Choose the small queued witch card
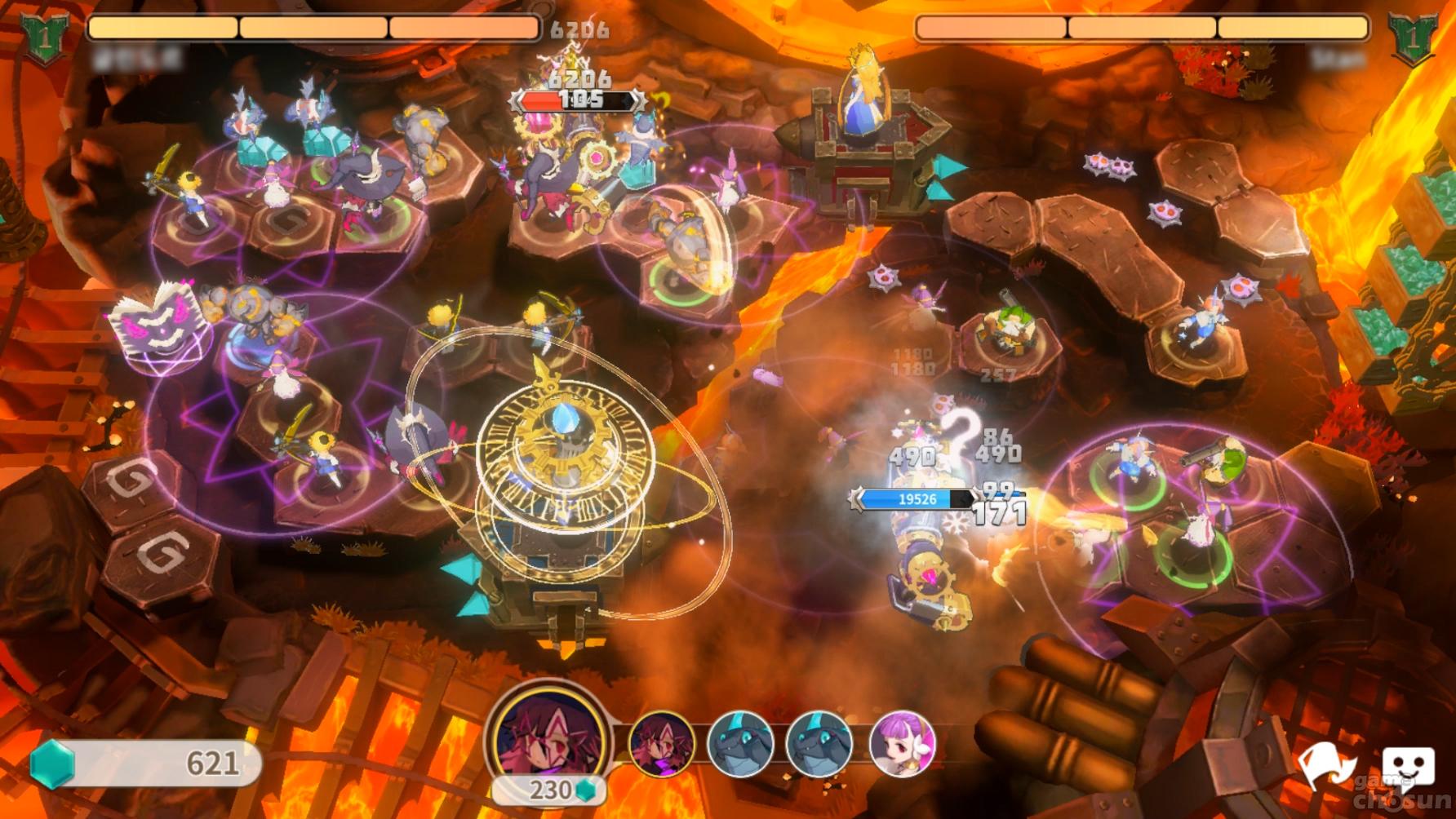The height and width of the screenshot is (819, 1456). point(661,743)
